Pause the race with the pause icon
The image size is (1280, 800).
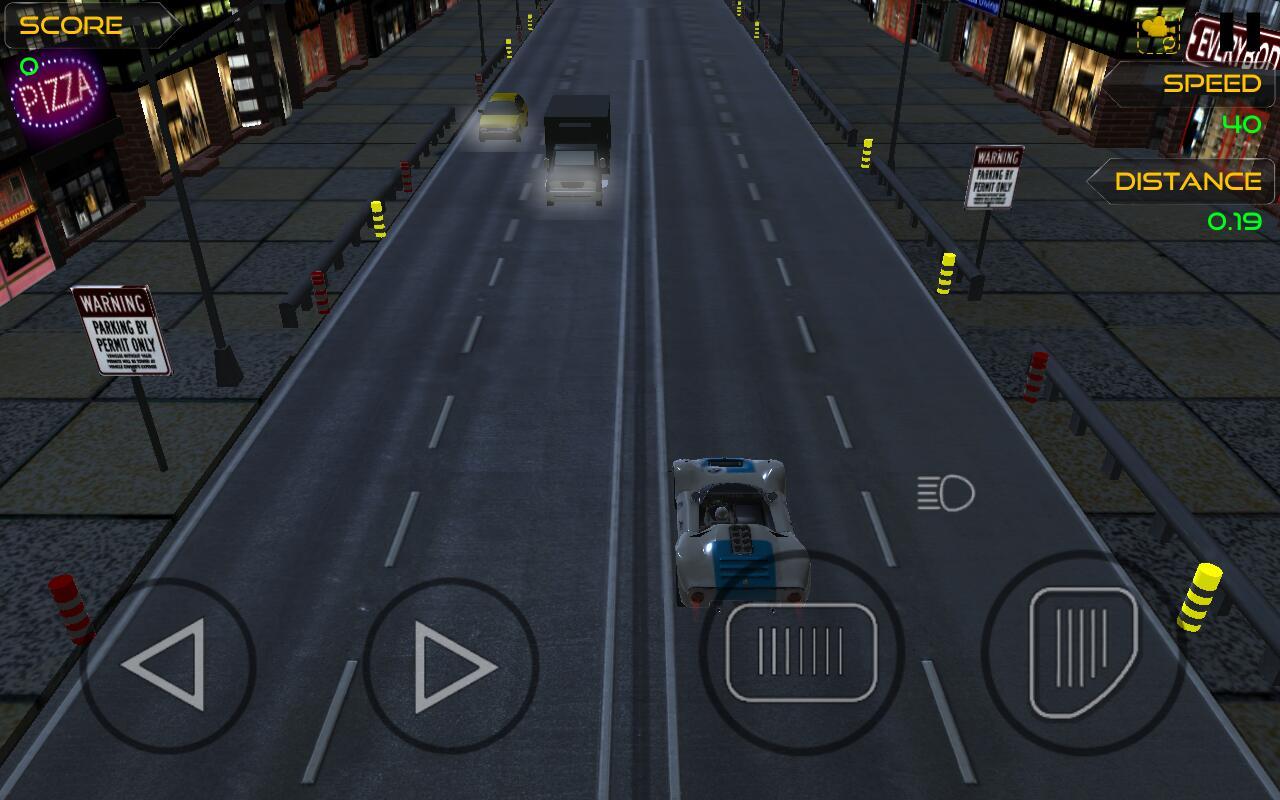pos(1238,30)
